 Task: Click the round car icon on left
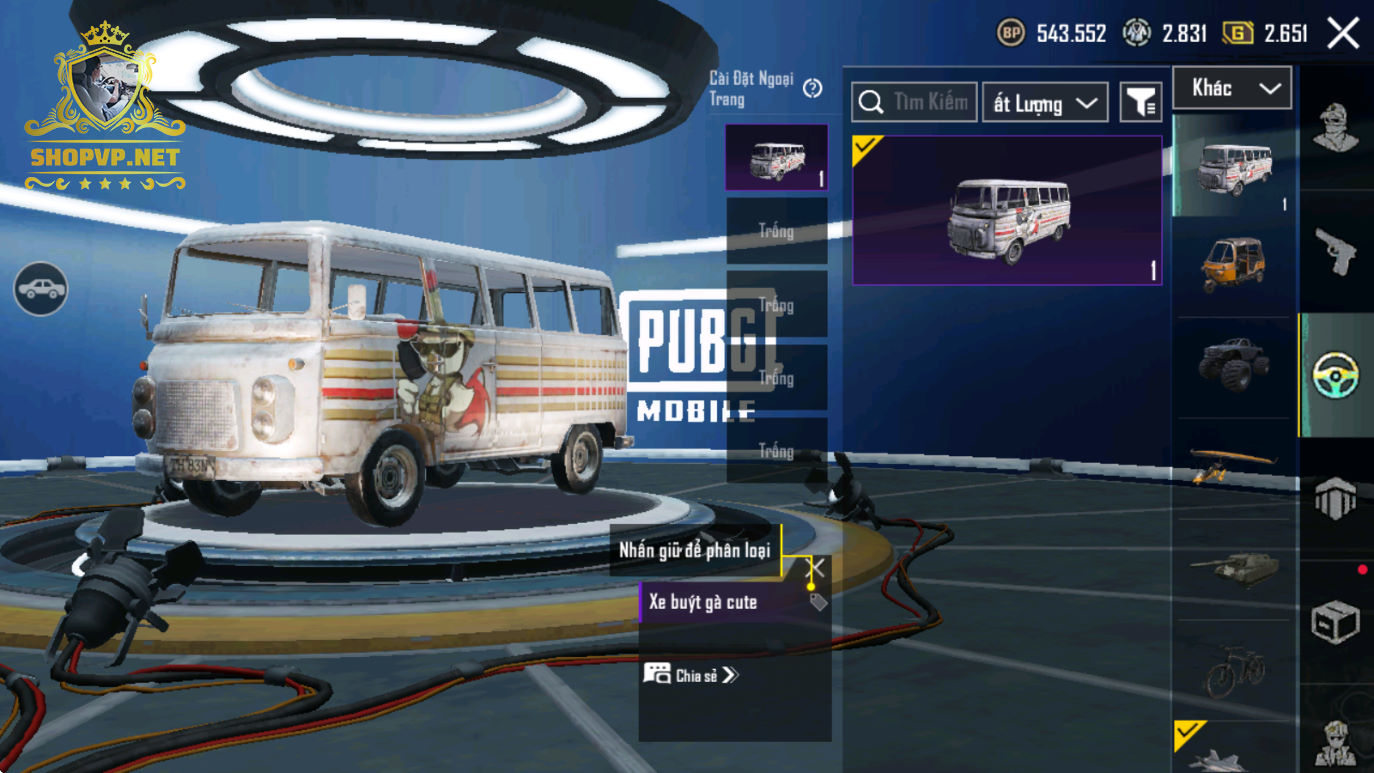41,289
